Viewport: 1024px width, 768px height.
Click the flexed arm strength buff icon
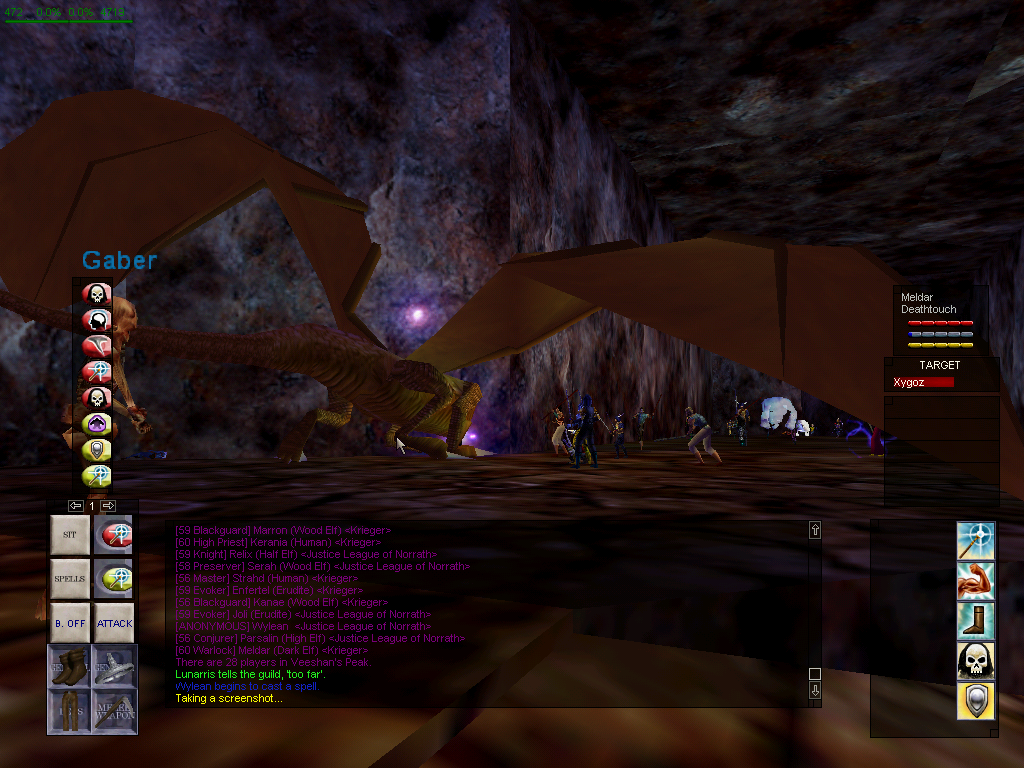(x=975, y=581)
